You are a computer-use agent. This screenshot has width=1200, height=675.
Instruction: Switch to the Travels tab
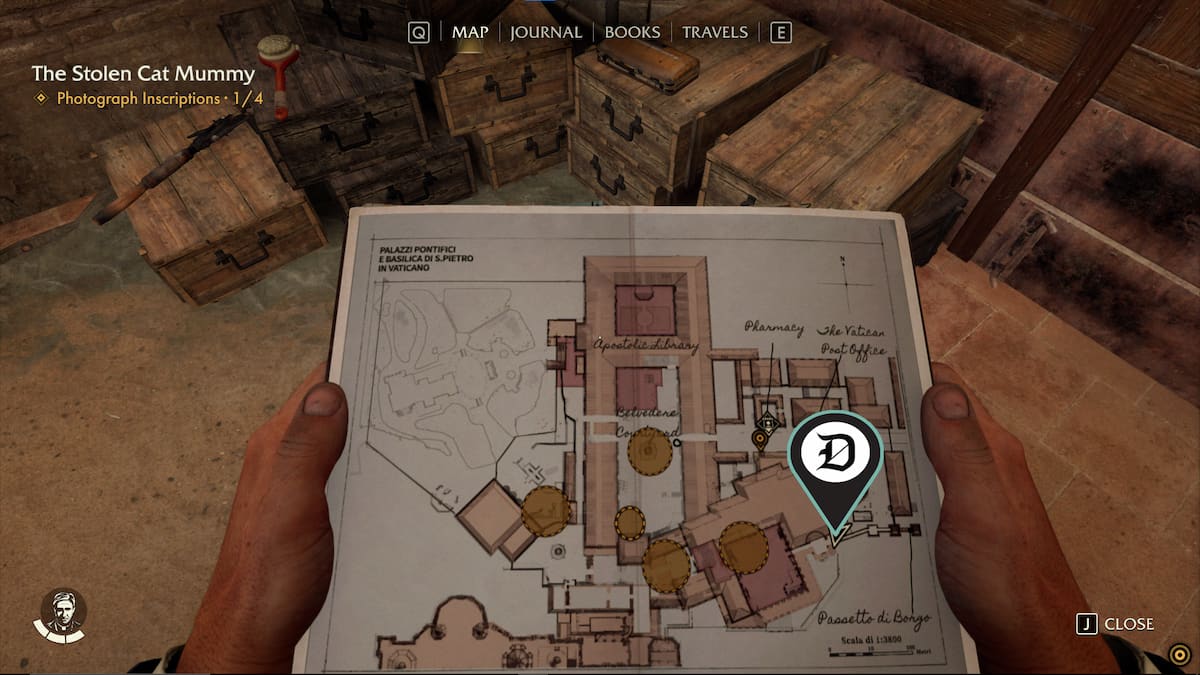[714, 32]
